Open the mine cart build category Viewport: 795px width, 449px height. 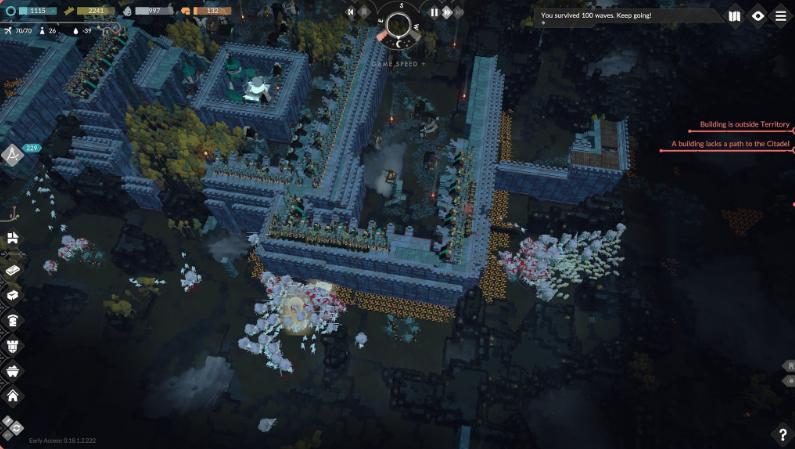click(13, 370)
